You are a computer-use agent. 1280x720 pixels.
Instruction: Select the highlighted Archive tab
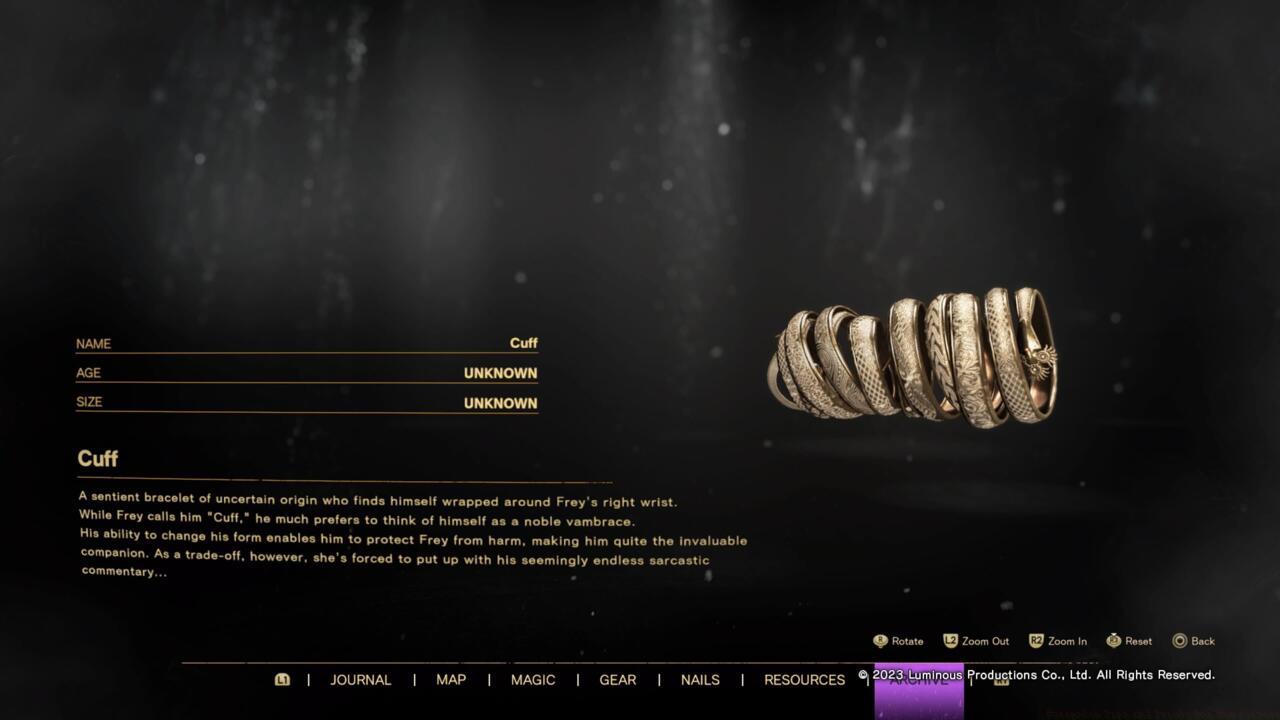[x=919, y=686]
